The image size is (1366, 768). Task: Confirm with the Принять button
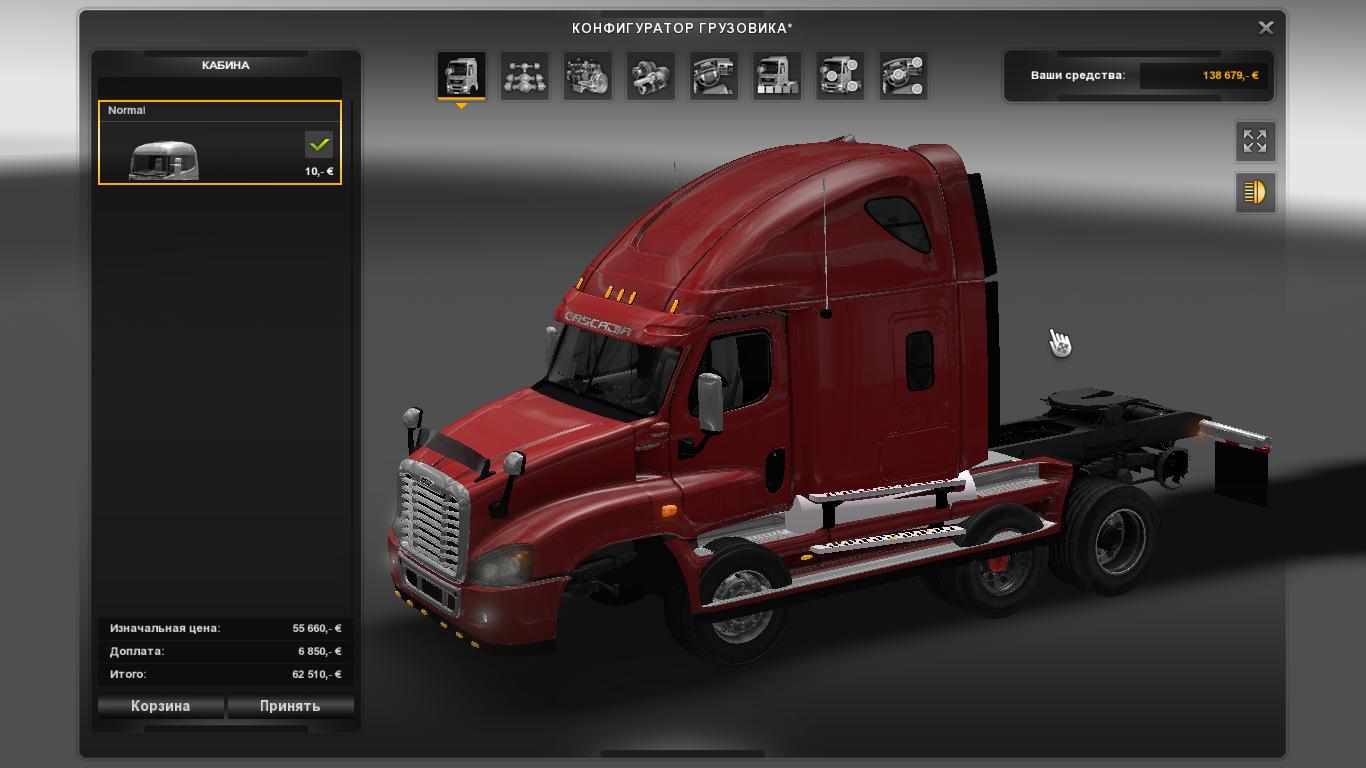290,706
